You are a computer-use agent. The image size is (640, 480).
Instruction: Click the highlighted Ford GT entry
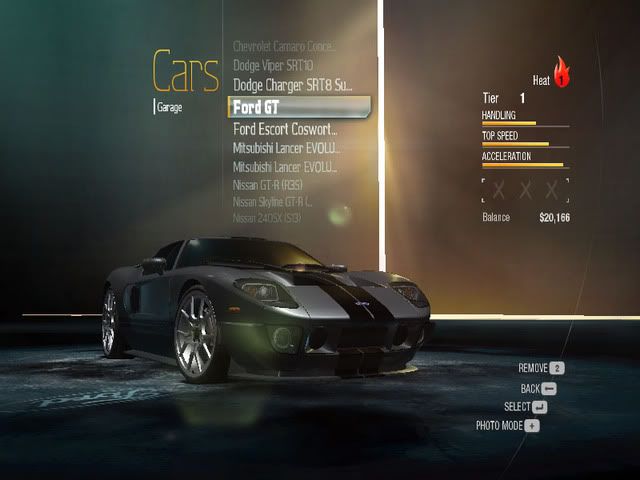pos(298,106)
